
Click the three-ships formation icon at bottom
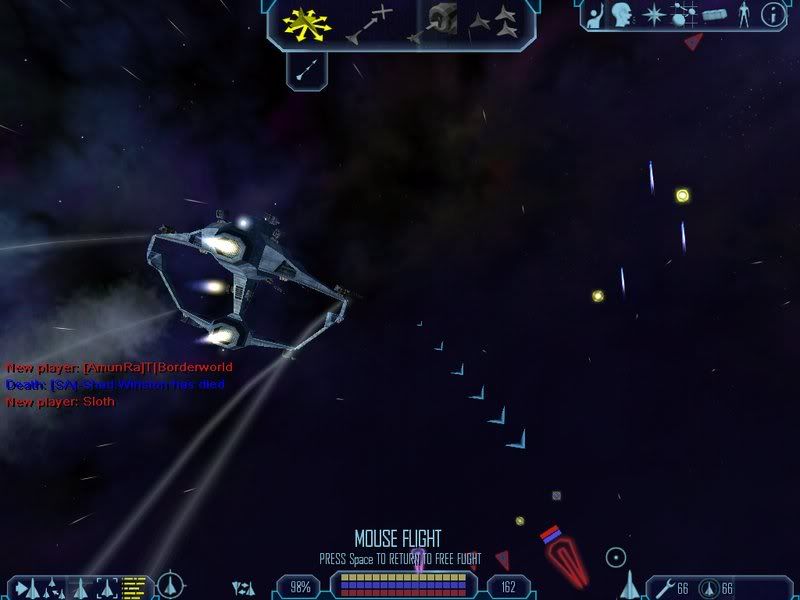click(x=243, y=587)
